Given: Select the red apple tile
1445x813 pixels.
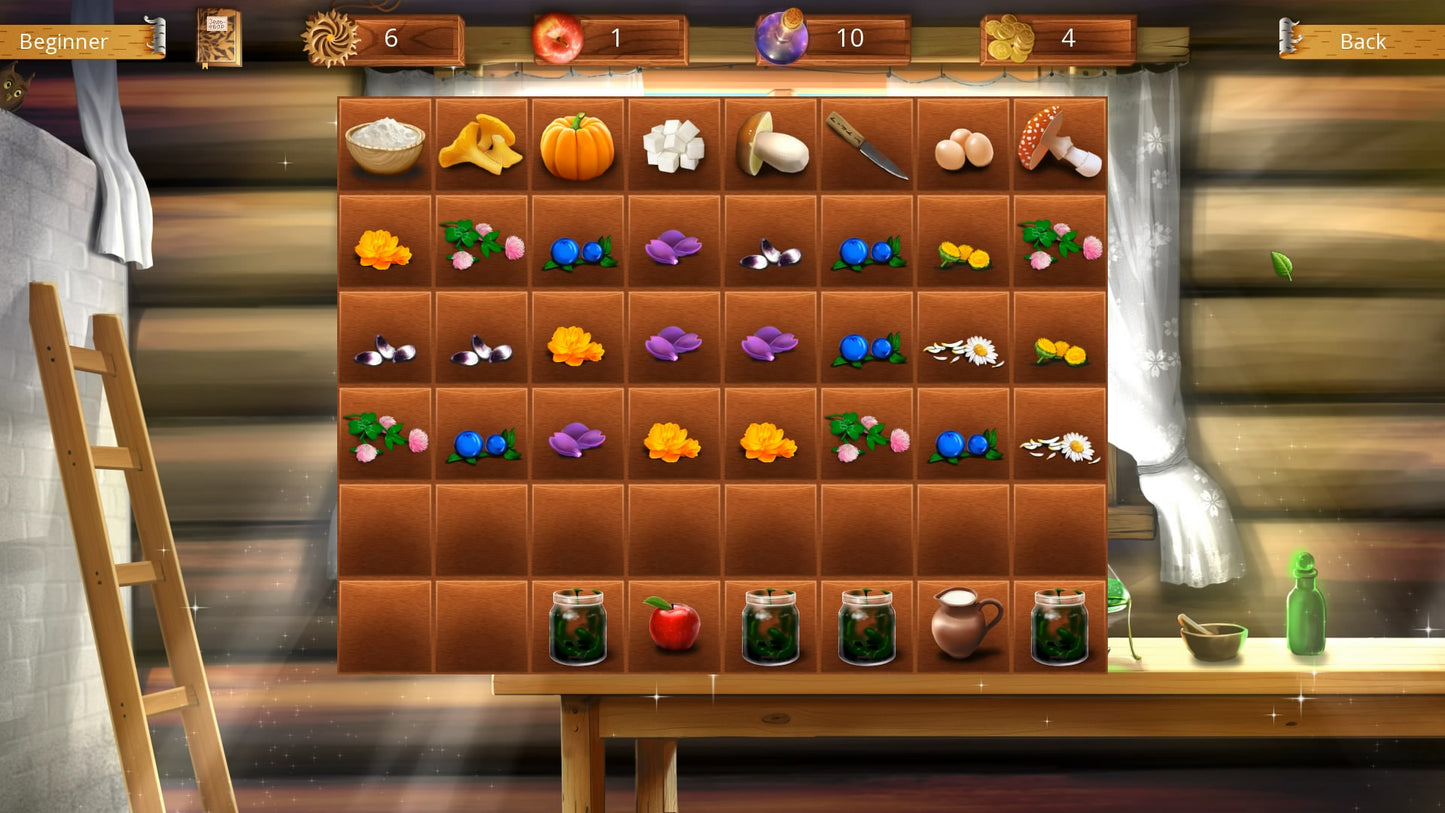Looking at the screenshot, I should click(x=673, y=625).
